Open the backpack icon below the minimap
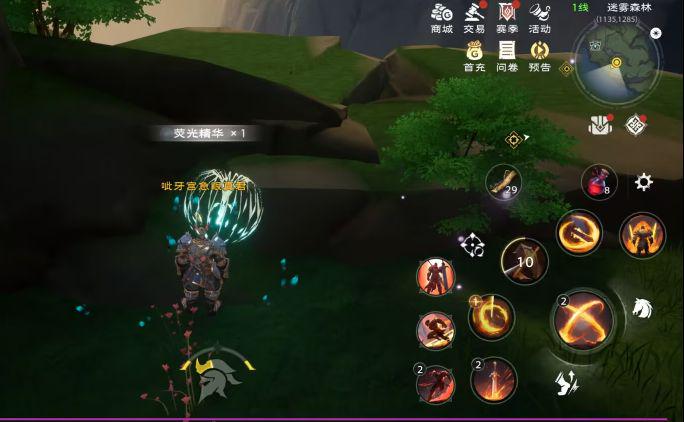The width and height of the screenshot is (684, 422). tap(600, 124)
